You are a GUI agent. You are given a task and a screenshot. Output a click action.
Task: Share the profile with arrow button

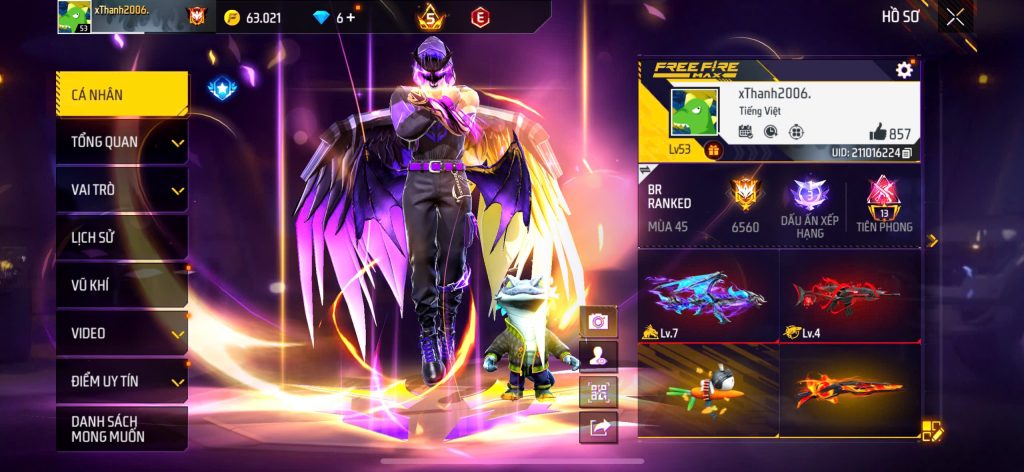point(598,427)
